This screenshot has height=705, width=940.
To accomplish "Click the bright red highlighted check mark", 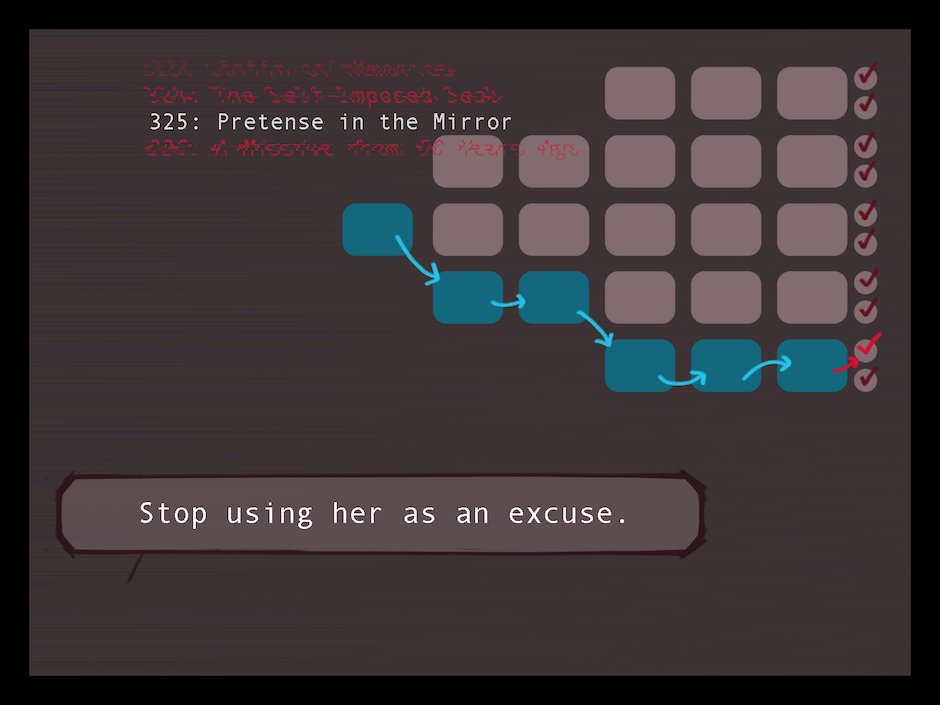I will [867, 348].
